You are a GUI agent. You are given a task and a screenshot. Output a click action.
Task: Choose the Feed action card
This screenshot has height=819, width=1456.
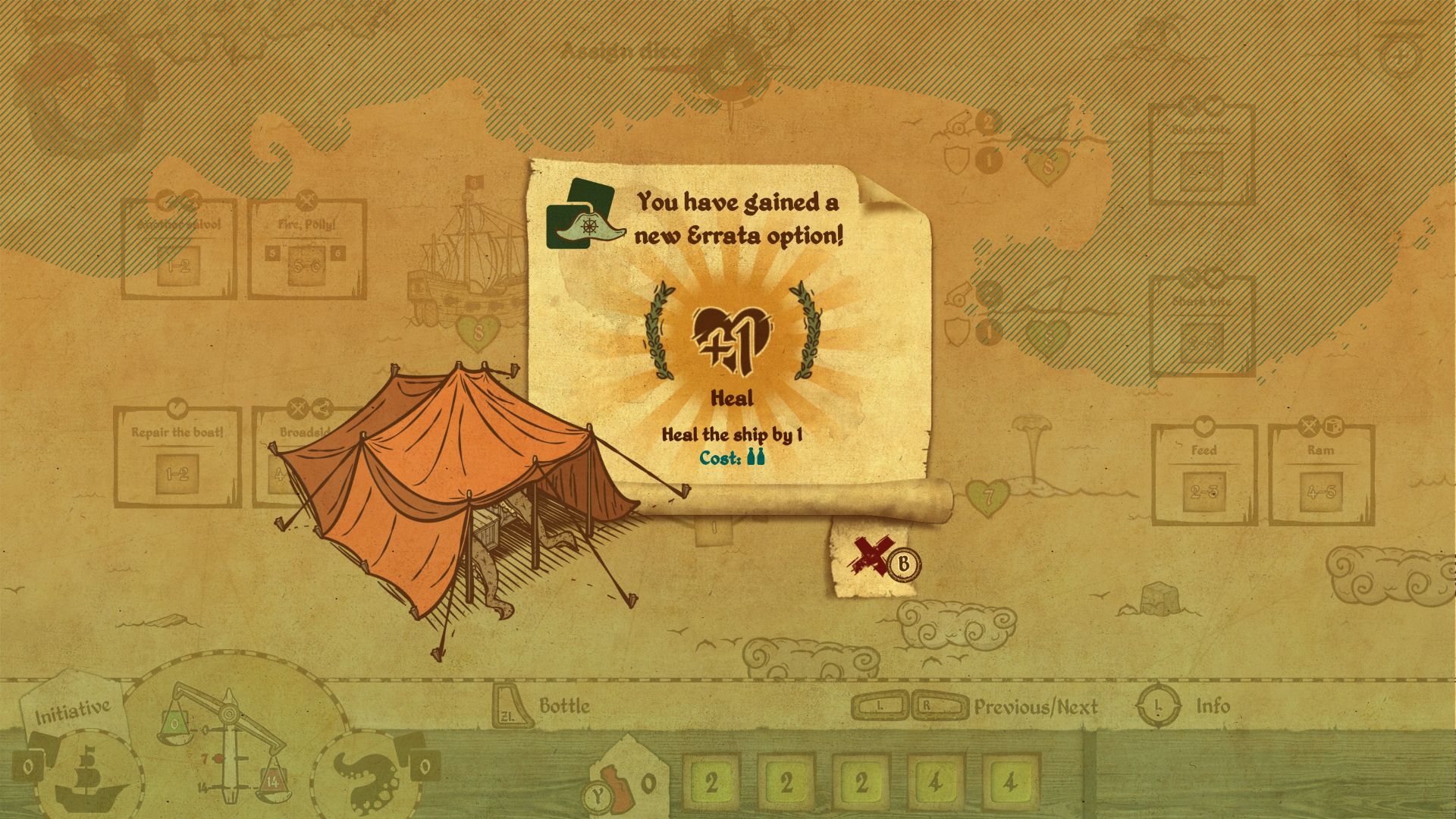click(1204, 474)
